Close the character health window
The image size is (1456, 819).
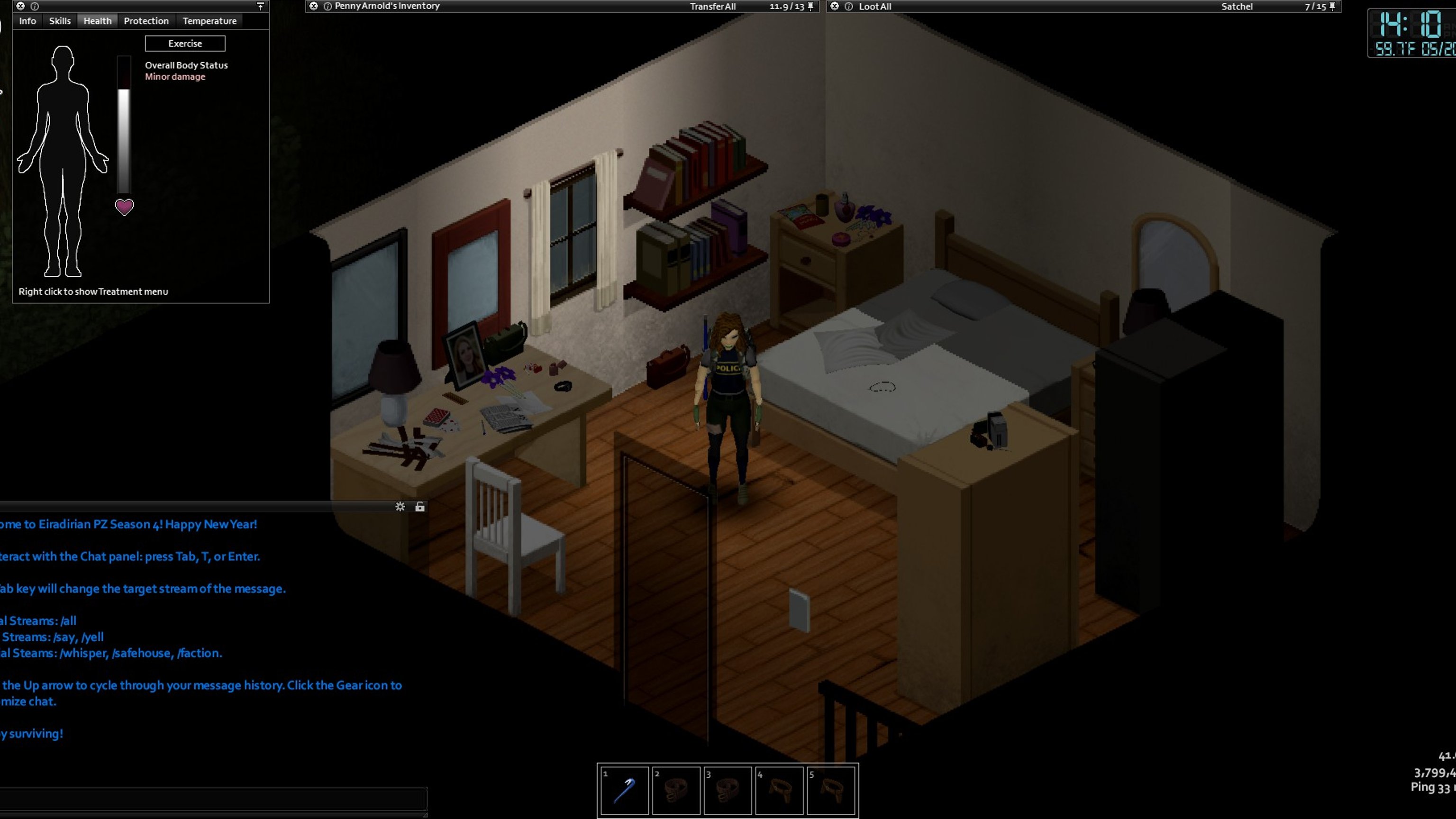(20, 6)
